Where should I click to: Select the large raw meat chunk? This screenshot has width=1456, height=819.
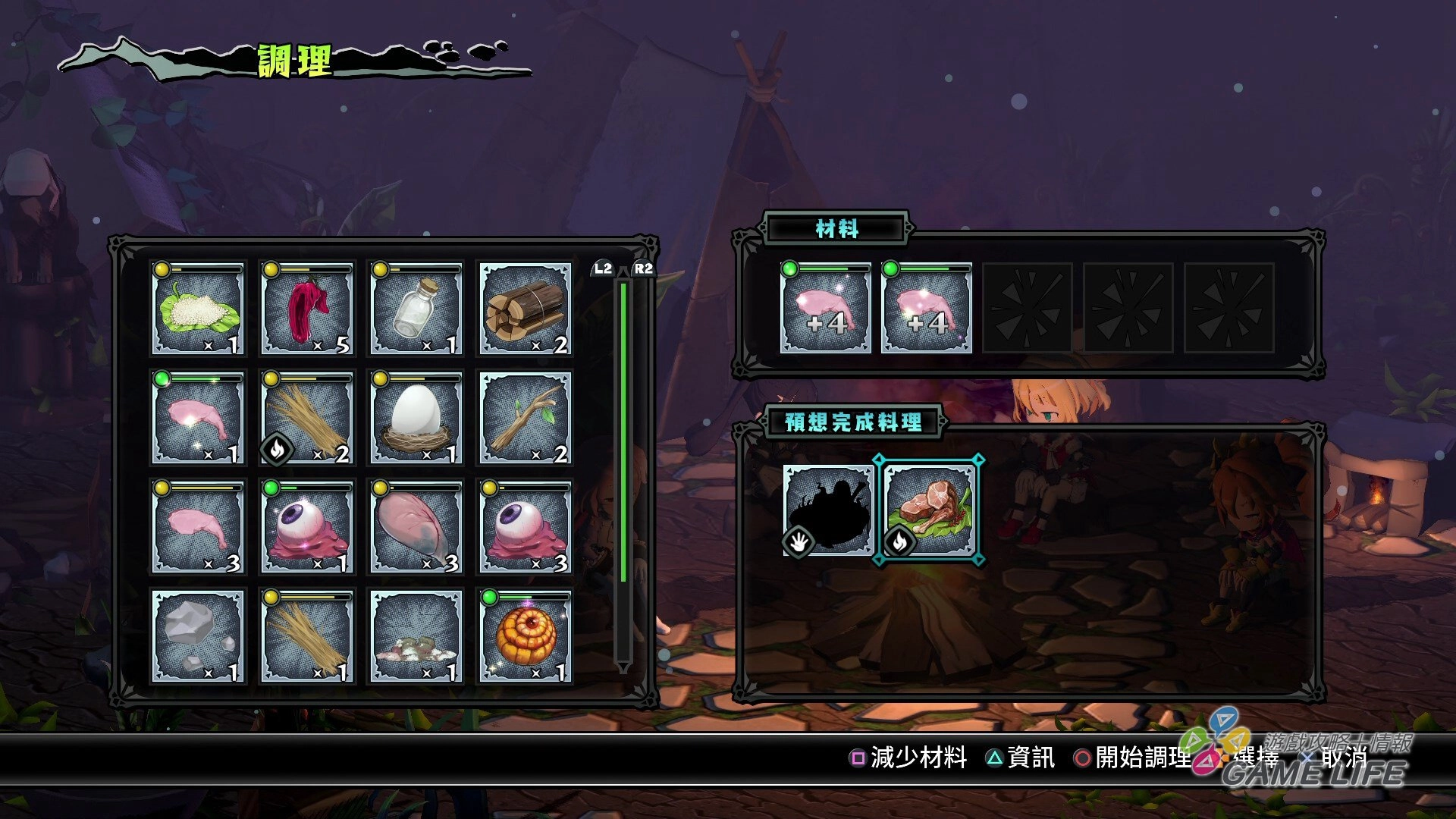(416, 527)
